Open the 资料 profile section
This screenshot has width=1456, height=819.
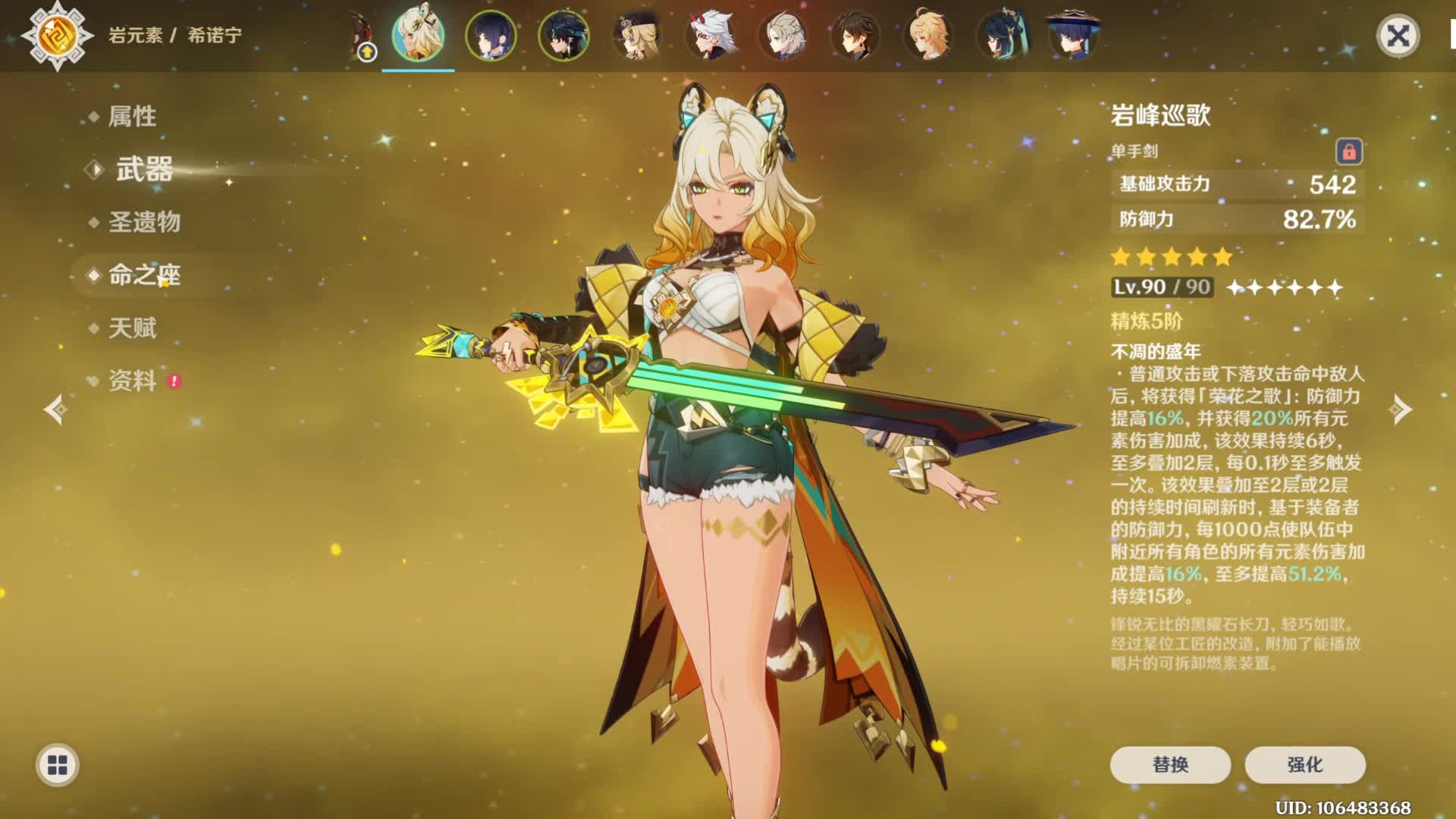click(x=132, y=381)
